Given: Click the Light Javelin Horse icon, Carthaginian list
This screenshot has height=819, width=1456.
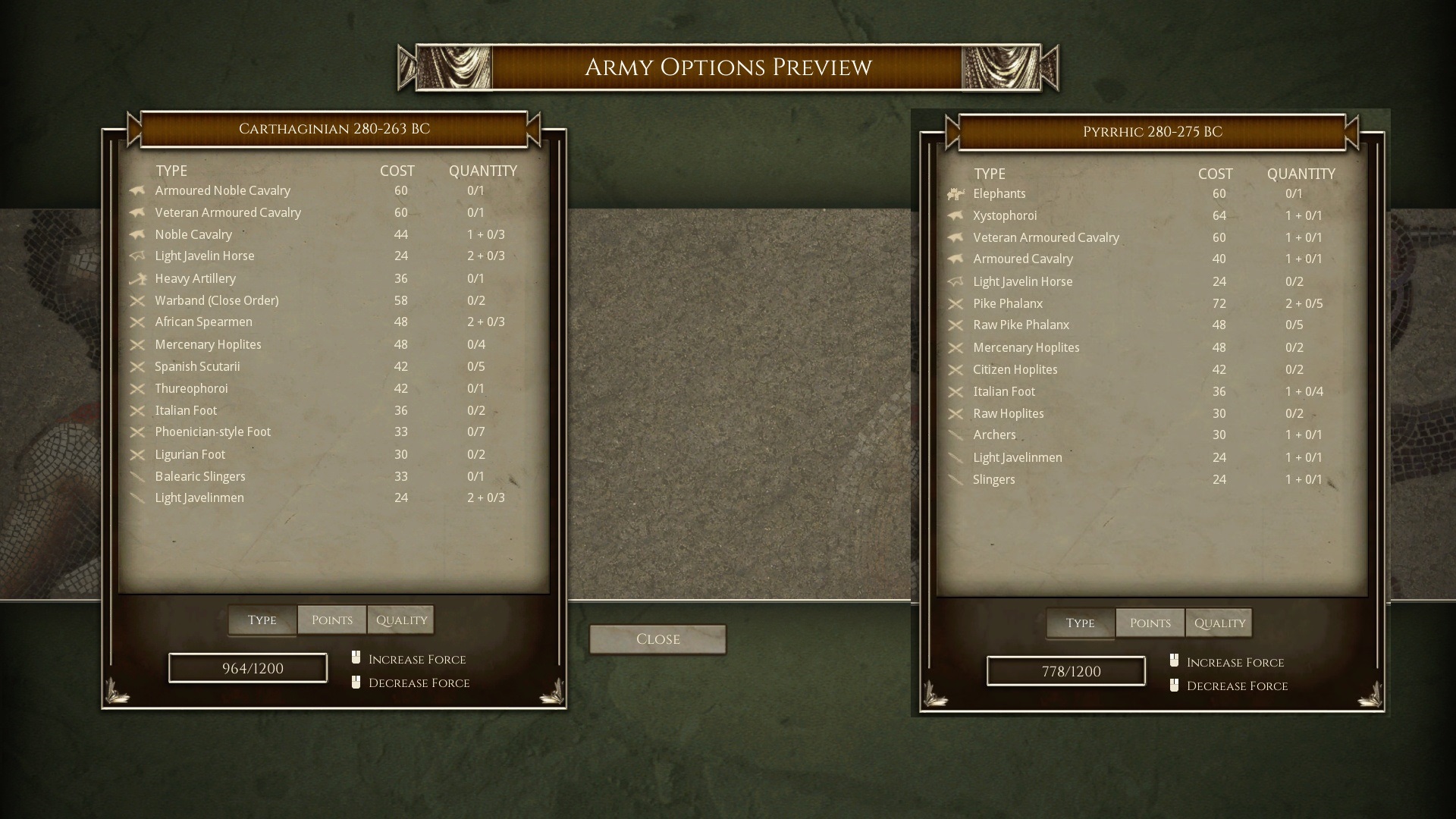Looking at the screenshot, I should click(x=136, y=256).
